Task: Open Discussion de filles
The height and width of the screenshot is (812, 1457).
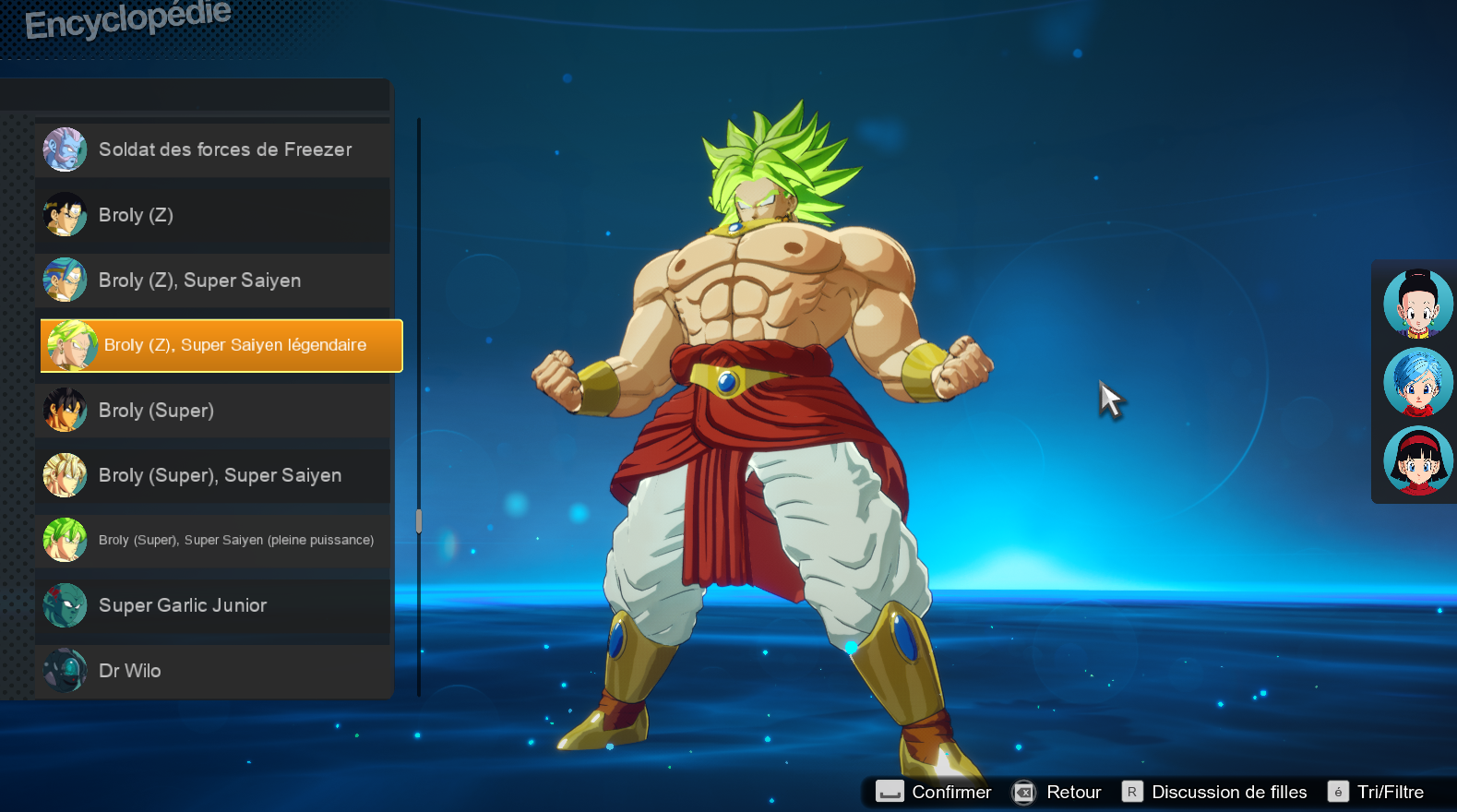Action: [1230, 792]
